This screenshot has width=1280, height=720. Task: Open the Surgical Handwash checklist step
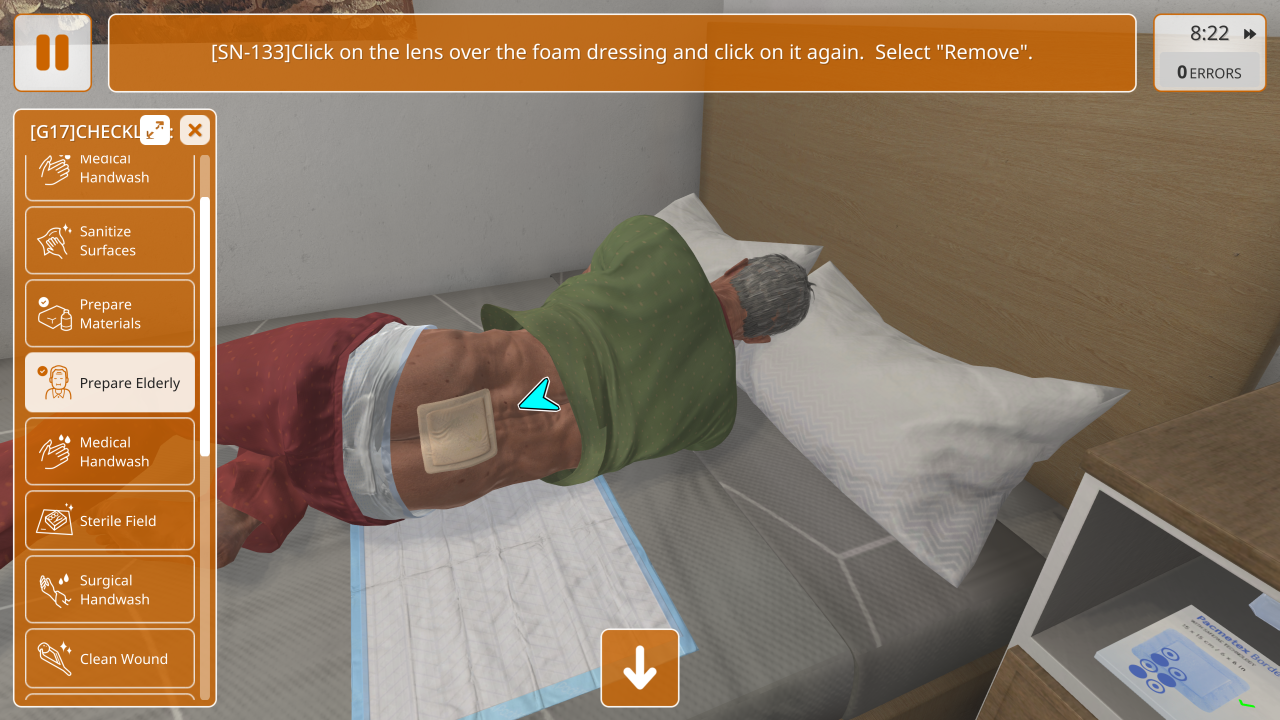pos(110,589)
